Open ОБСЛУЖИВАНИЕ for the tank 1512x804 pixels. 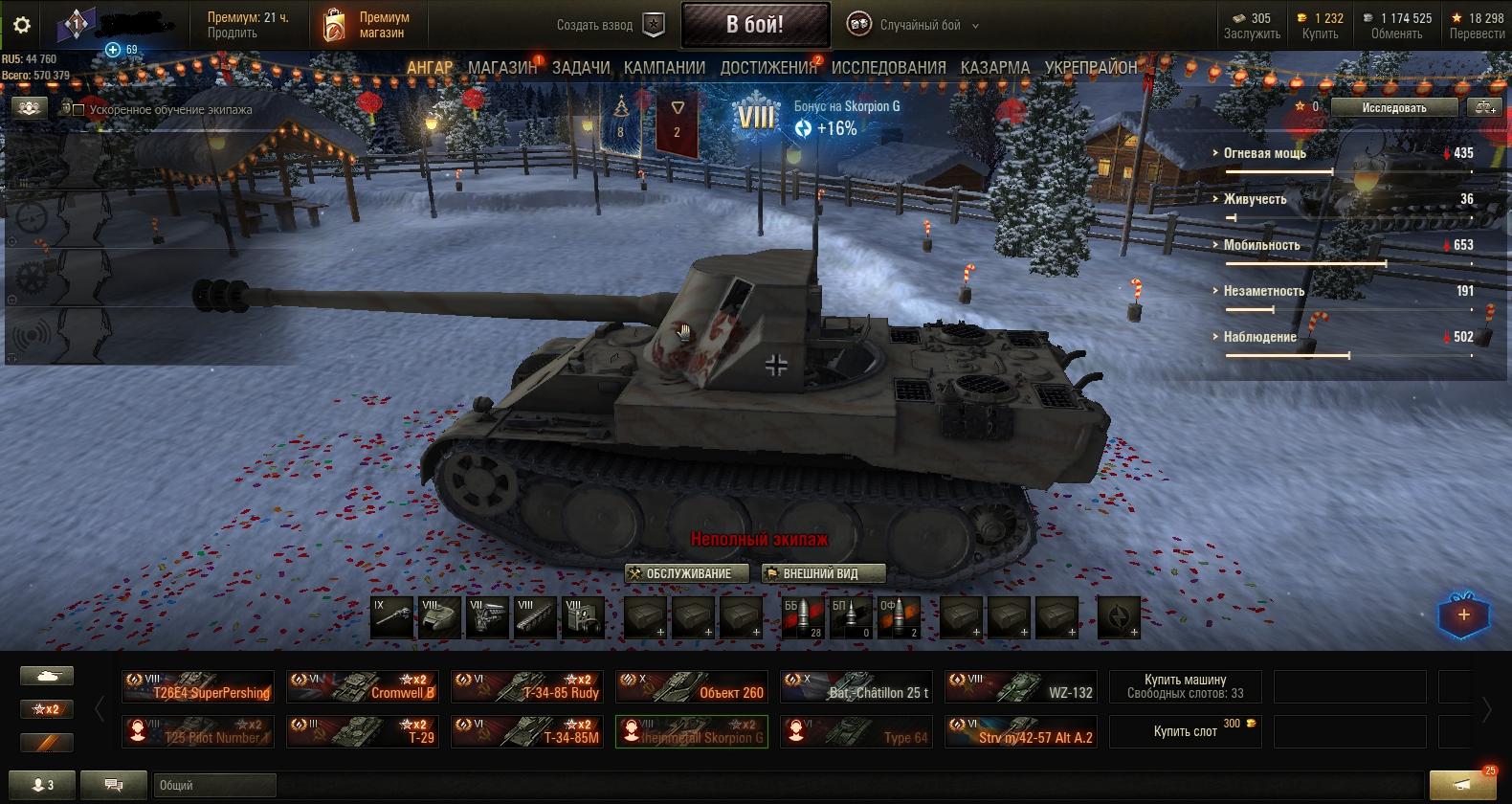pyautogui.click(x=686, y=573)
